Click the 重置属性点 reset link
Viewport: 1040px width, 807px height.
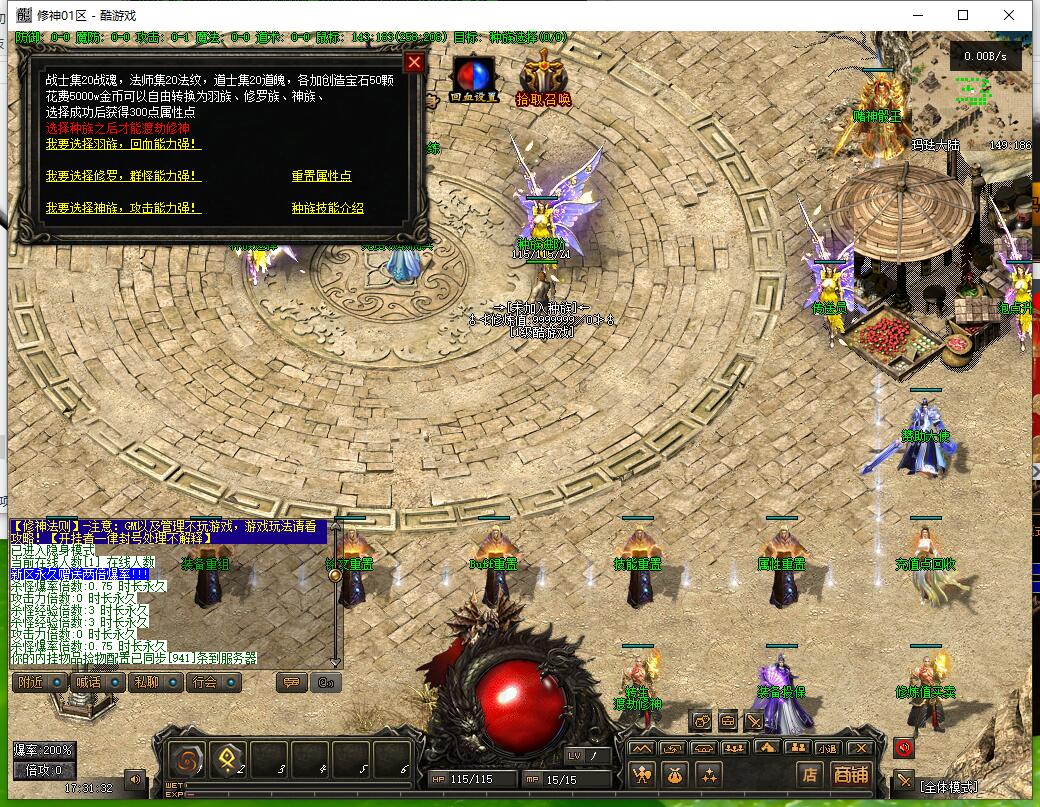point(321,176)
